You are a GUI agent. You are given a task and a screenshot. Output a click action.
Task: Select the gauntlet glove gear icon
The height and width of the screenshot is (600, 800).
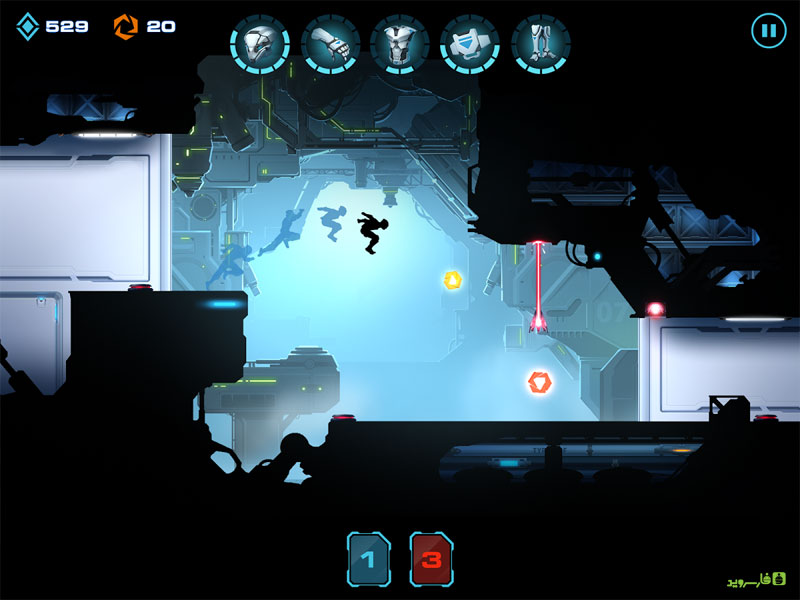330,44
